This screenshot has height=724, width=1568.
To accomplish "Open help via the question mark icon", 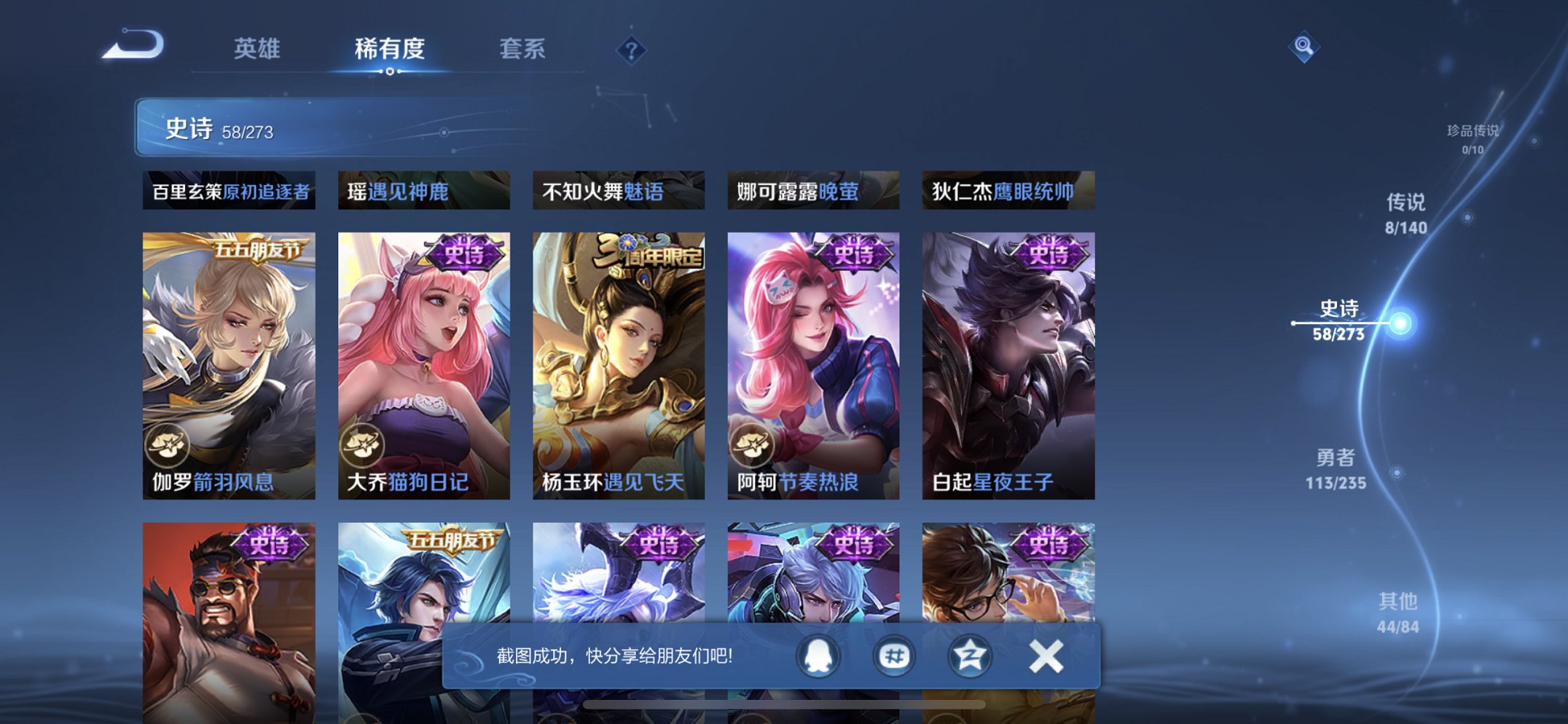I will (632, 50).
